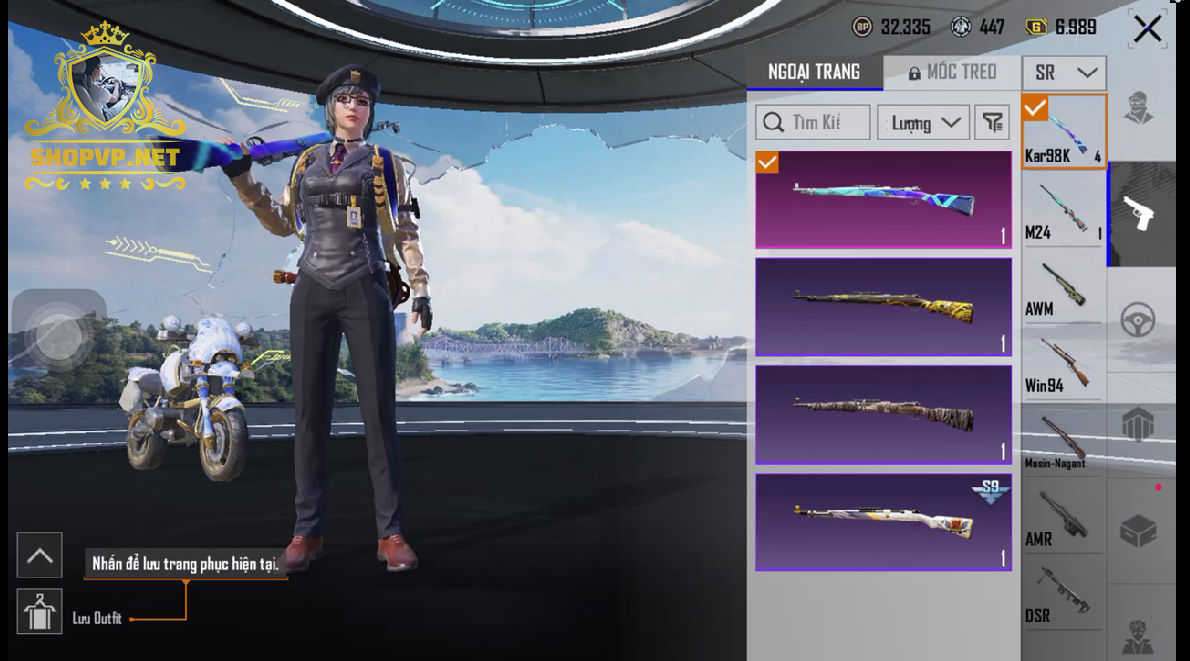Select the AMR weapon category
The width and height of the screenshot is (1190, 661).
(x=1063, y=517)
